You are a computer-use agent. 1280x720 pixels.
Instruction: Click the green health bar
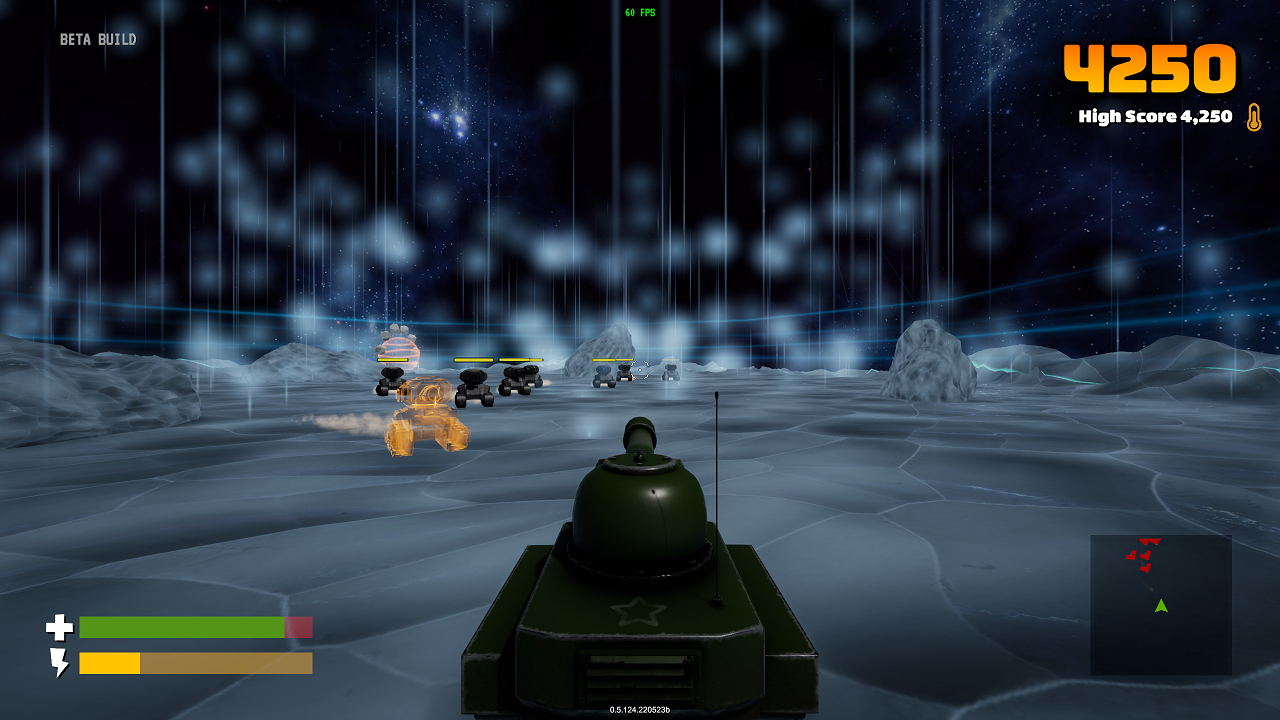[180, 627]
